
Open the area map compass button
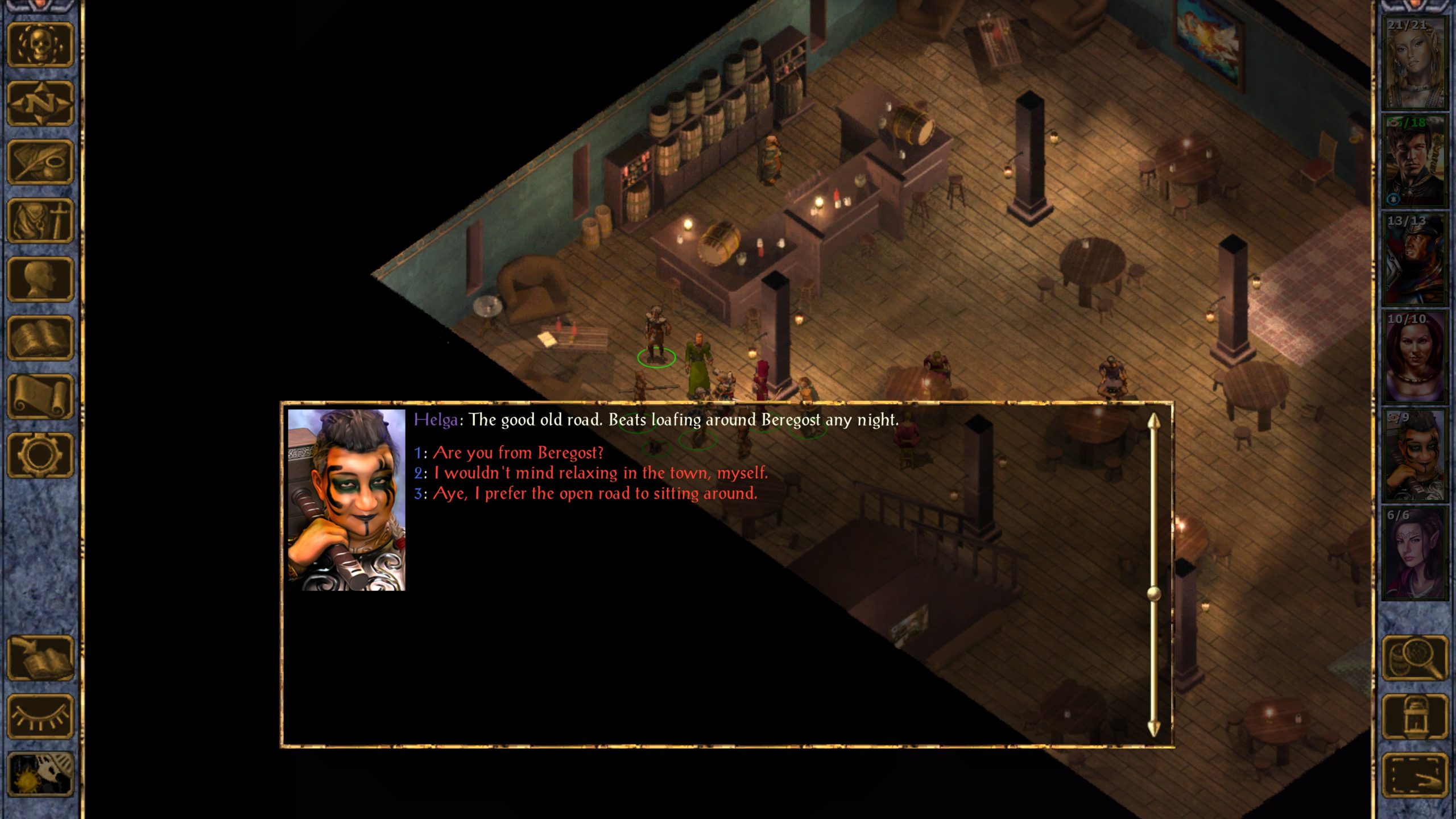click(x=40, y=104)
